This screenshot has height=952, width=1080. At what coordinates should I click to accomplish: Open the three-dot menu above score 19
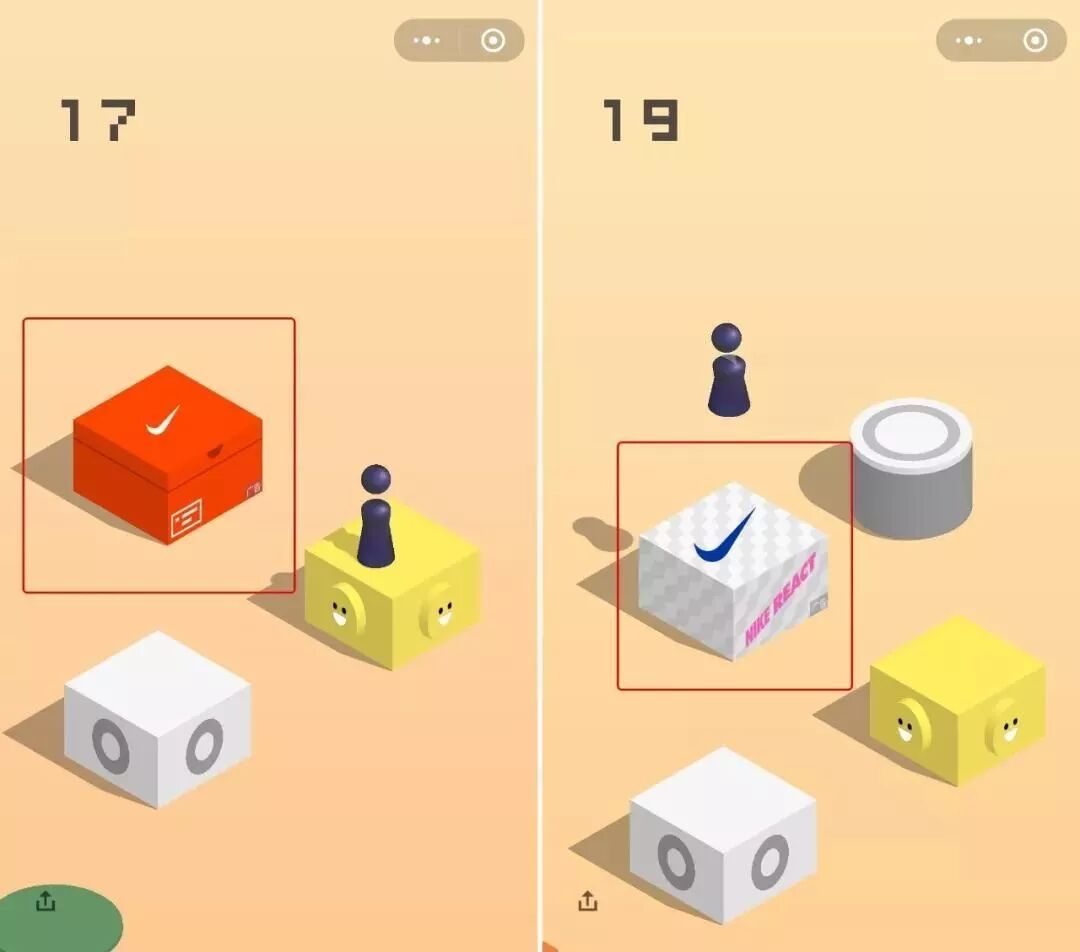[x=969, y=41]
